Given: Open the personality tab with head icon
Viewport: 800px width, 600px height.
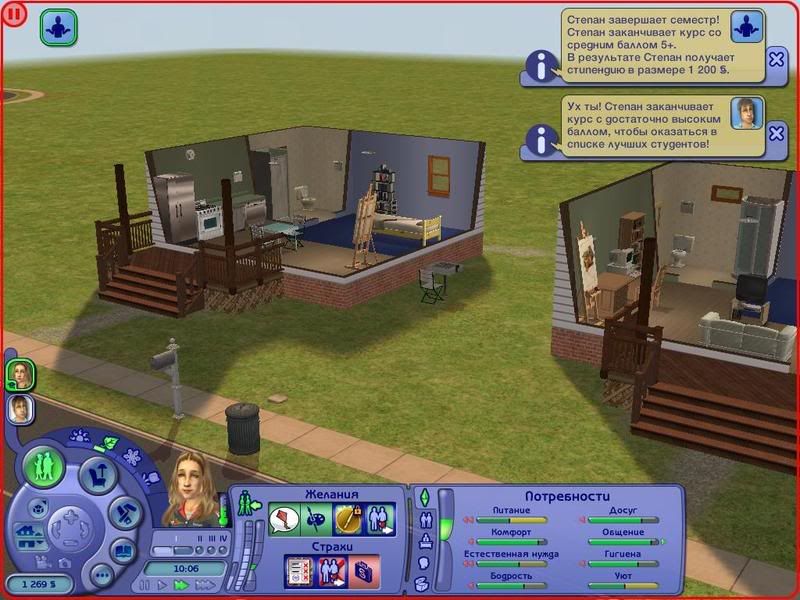Looking at the screenshot, I should point(423,563).
